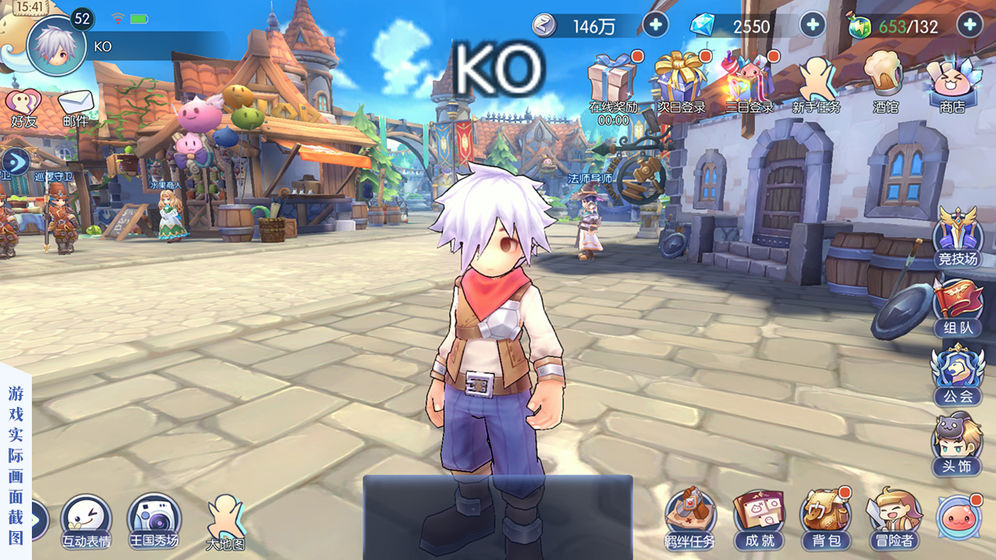Open the 头饰 headgear menu
The width and height of the screenshot is (996, 560).
[x=958, y=442]
